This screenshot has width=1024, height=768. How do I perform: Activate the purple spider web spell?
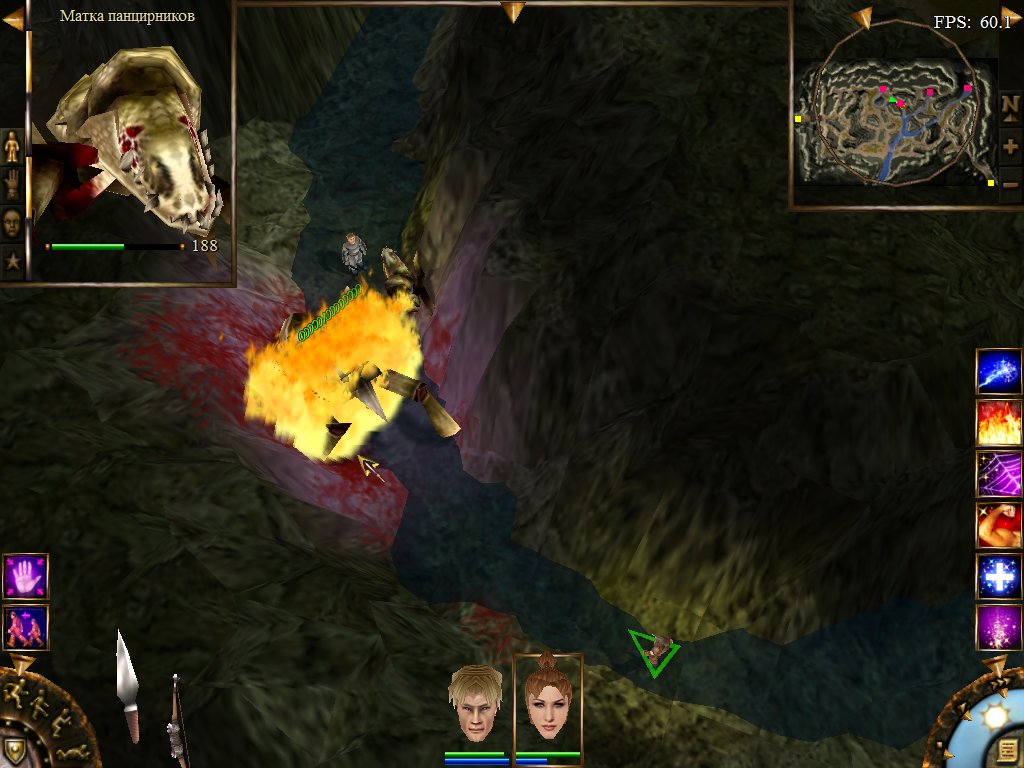coord(998,474)
